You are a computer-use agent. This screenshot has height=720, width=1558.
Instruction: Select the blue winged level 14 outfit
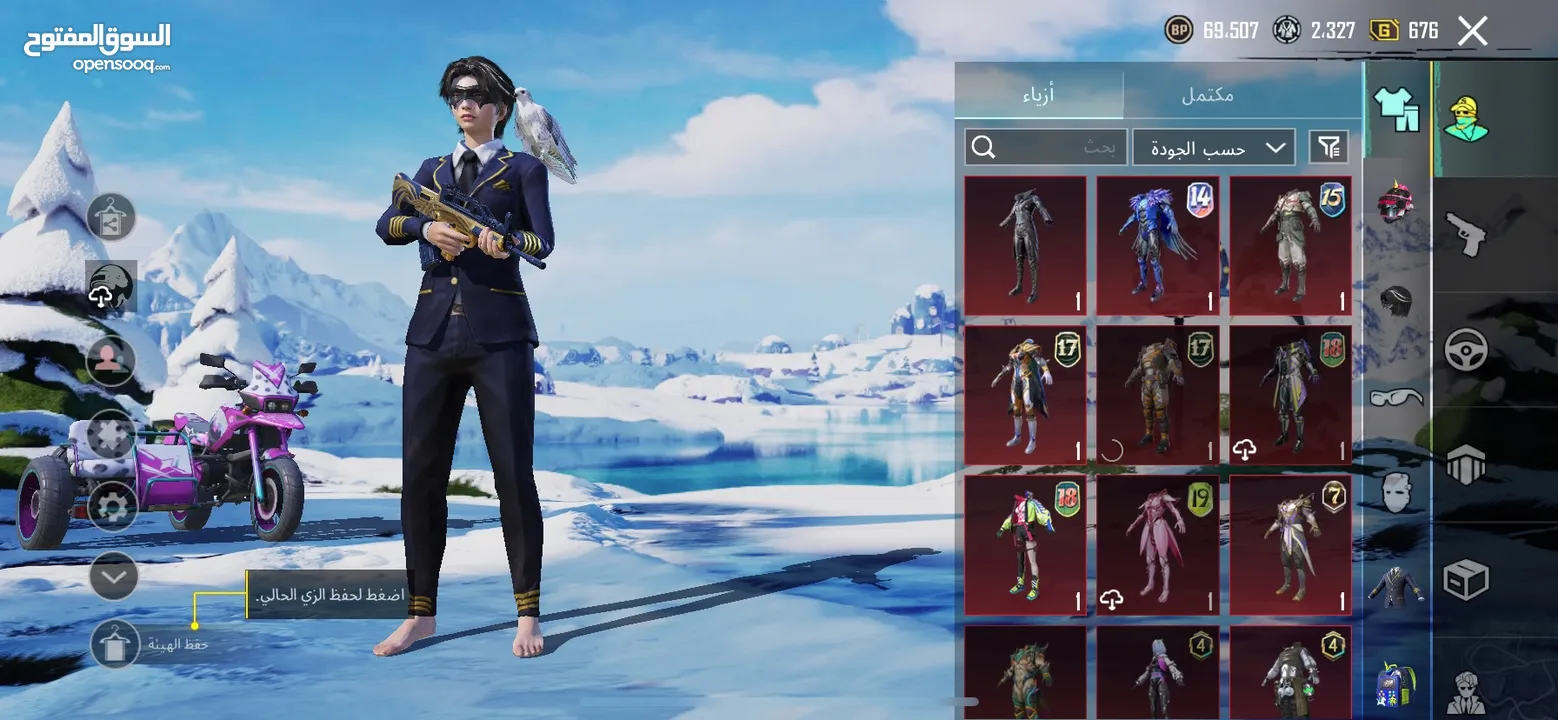pos(1158,246)
